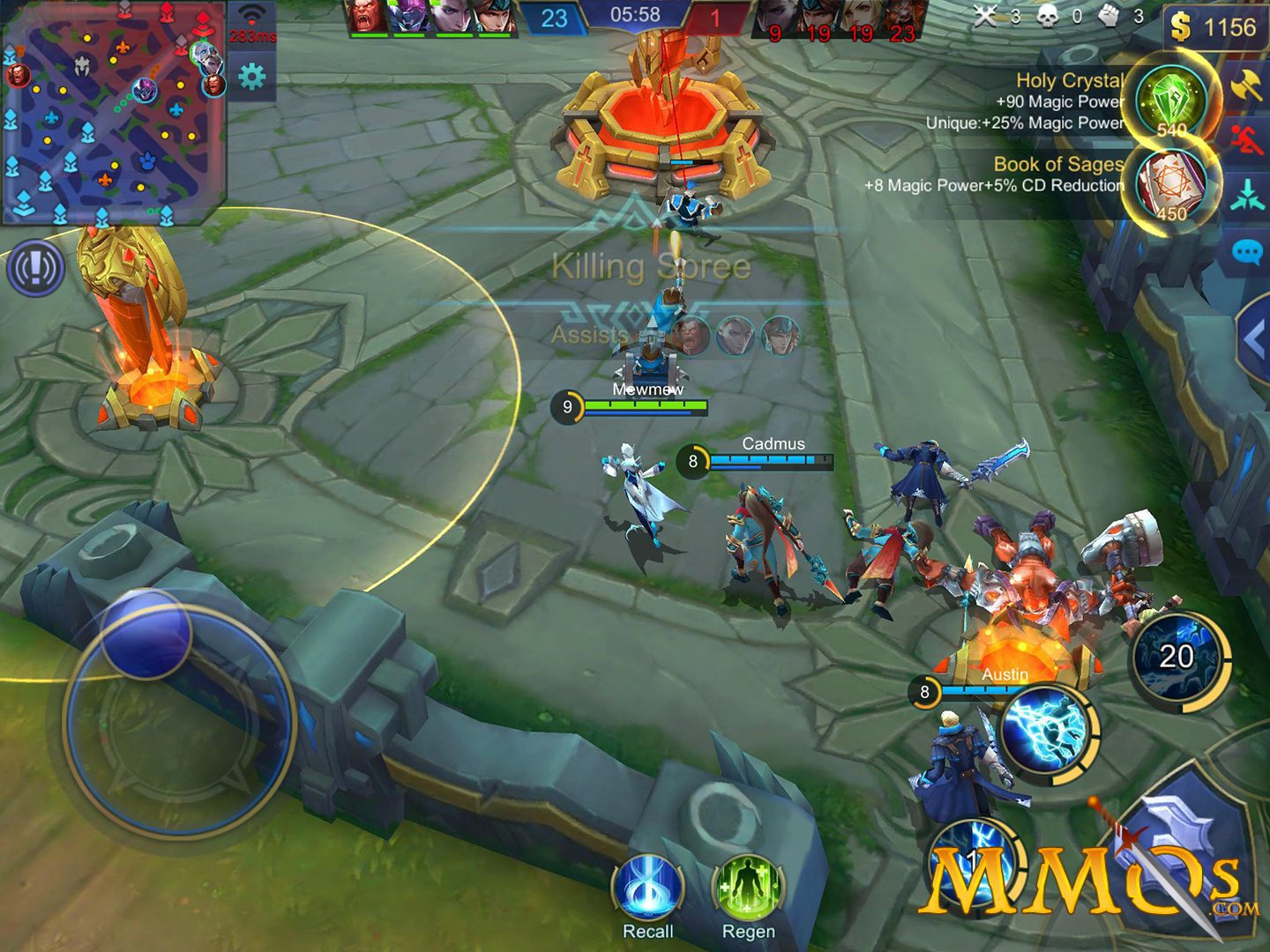
Task: Open quick chat with the speech bubble
Action: coord(1247,253)
